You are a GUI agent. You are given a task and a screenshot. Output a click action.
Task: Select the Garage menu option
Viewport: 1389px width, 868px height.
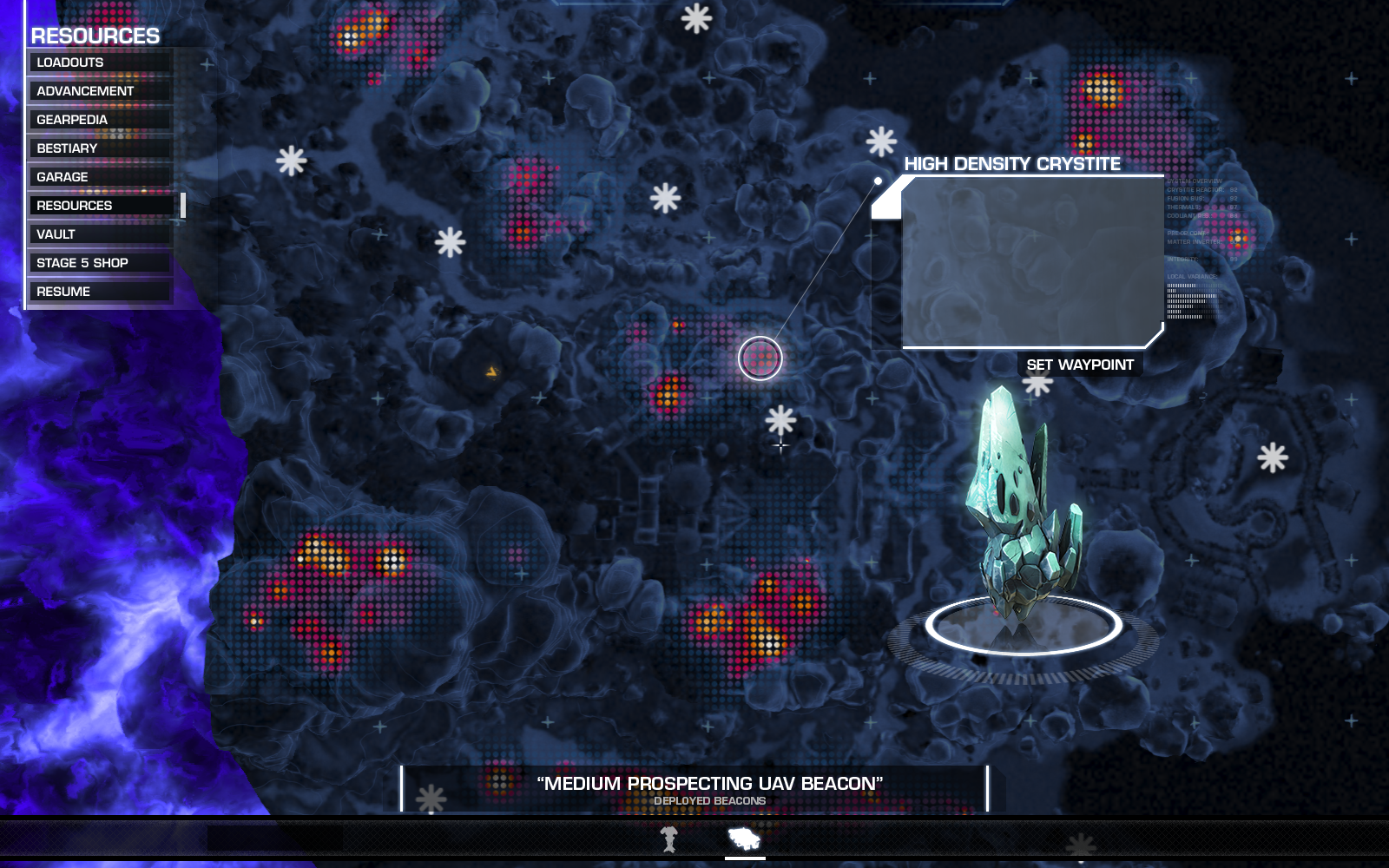tap(101, 177)
